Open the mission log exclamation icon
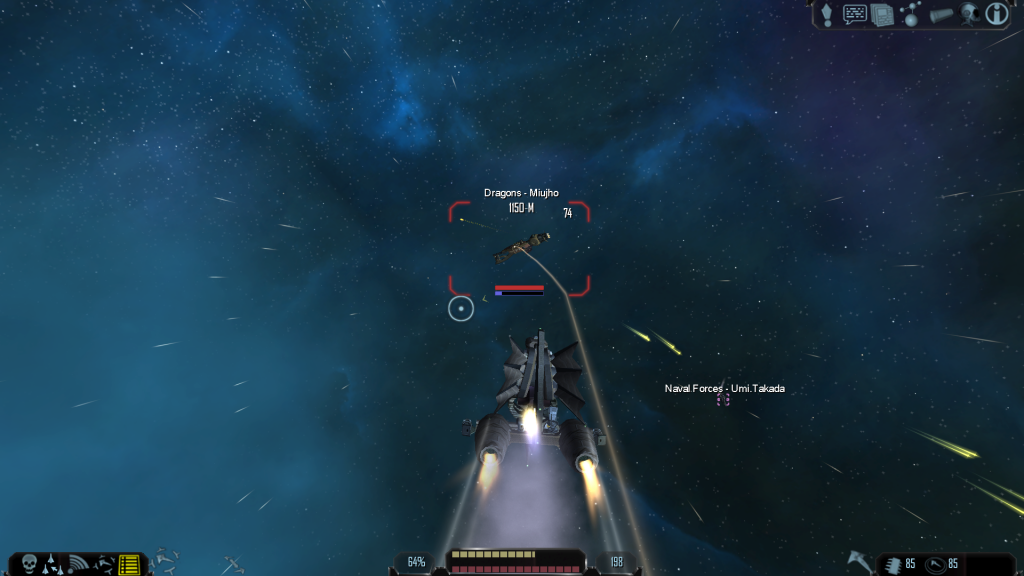 [827, 14]
